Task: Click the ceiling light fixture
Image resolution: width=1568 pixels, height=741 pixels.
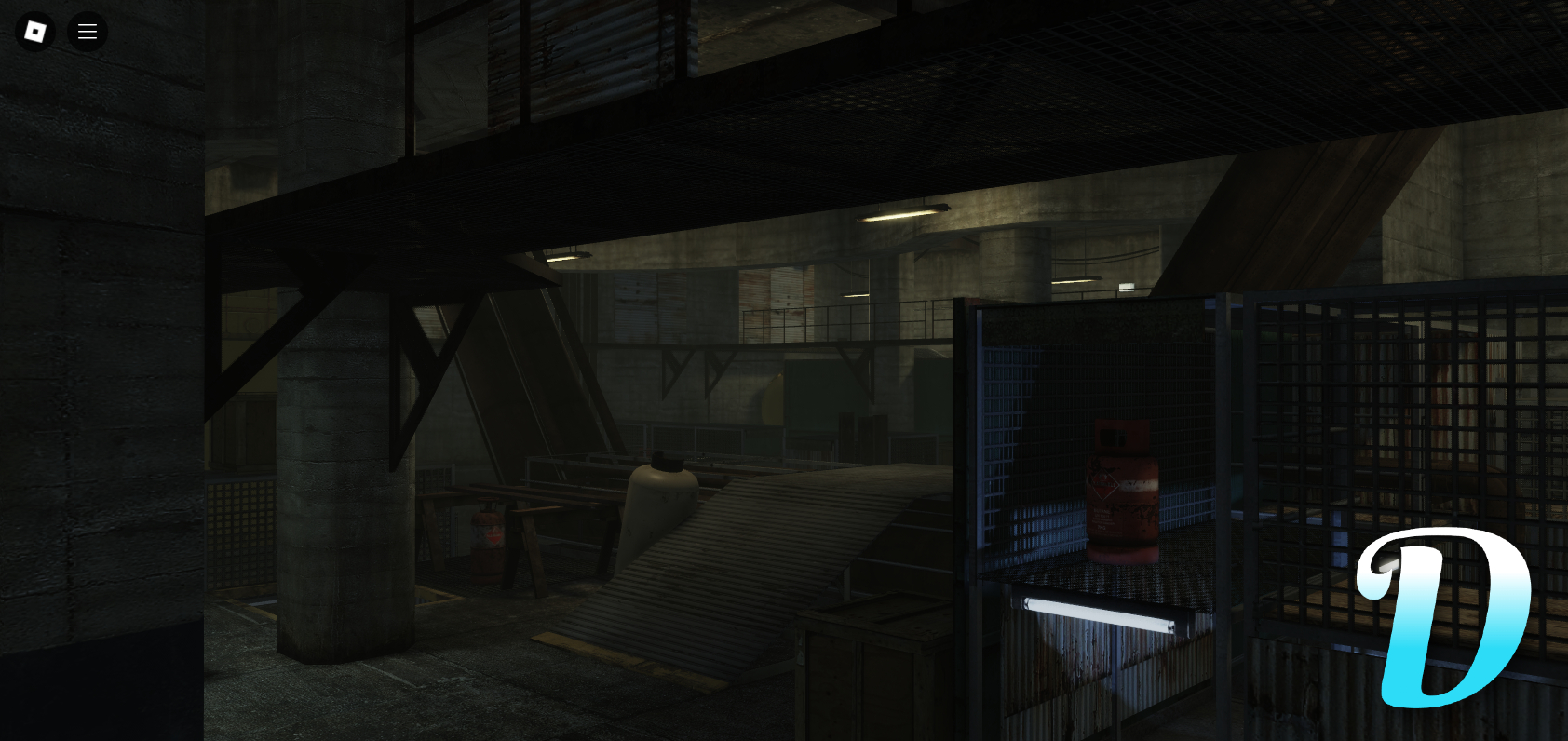Action: (x=901, y=212)
